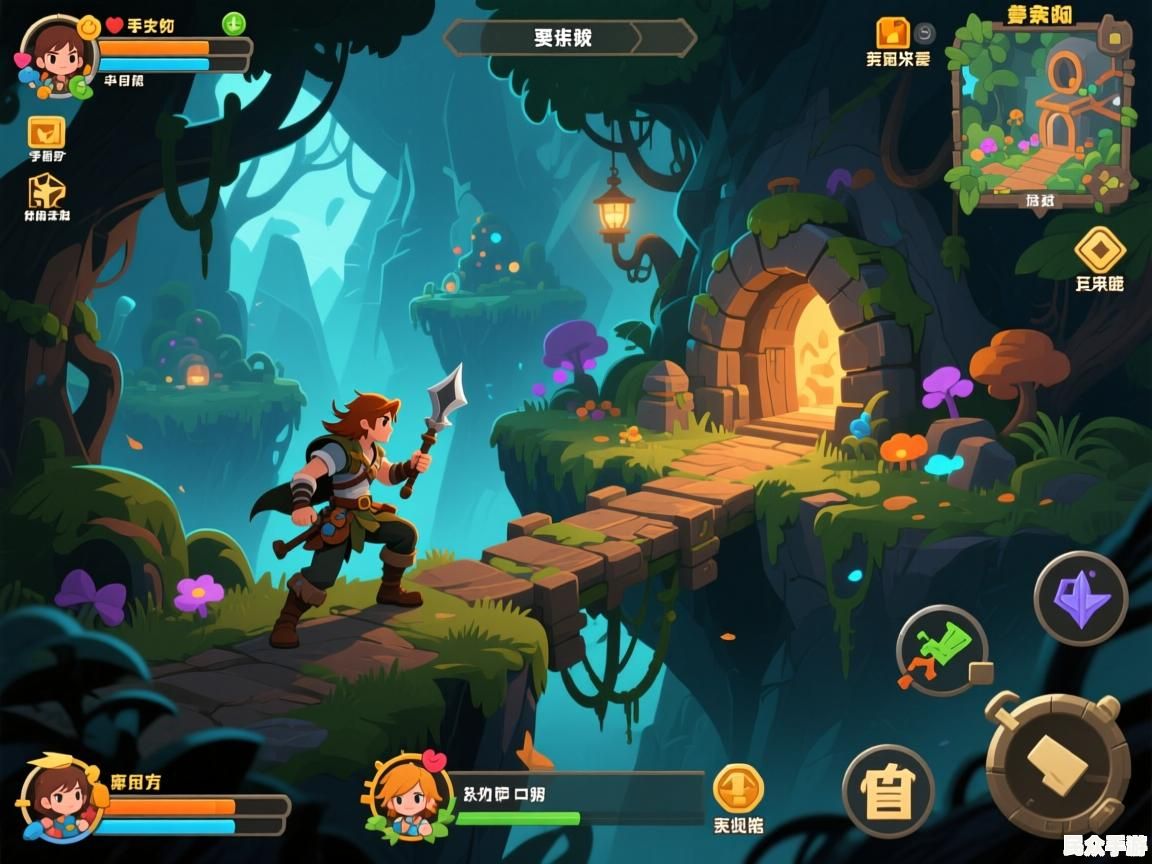Screen dimensions: 1152x864
Task: Select the gold diamond icon below the minimap
Action: tap(1099, 249)
